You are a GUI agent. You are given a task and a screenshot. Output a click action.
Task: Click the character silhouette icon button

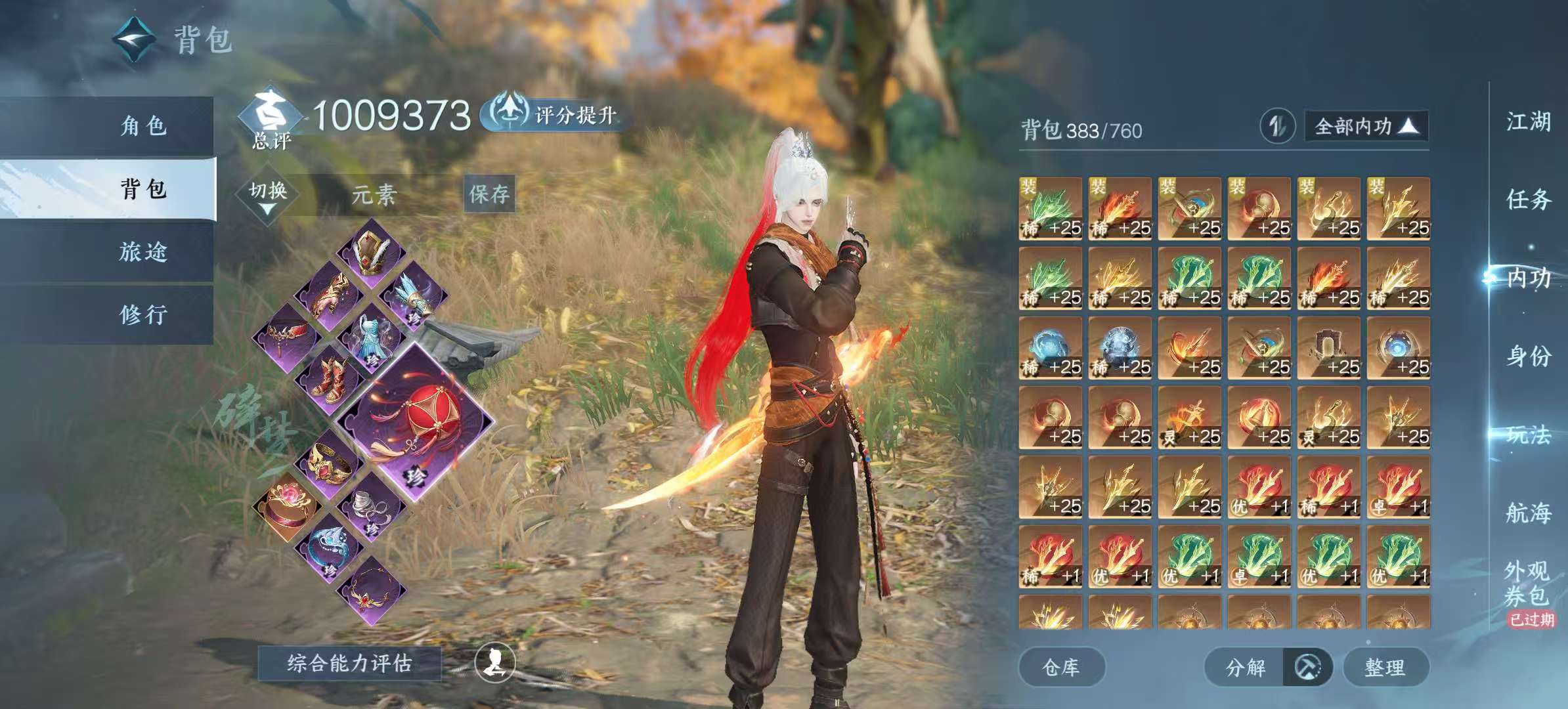[x=494, y=663]
